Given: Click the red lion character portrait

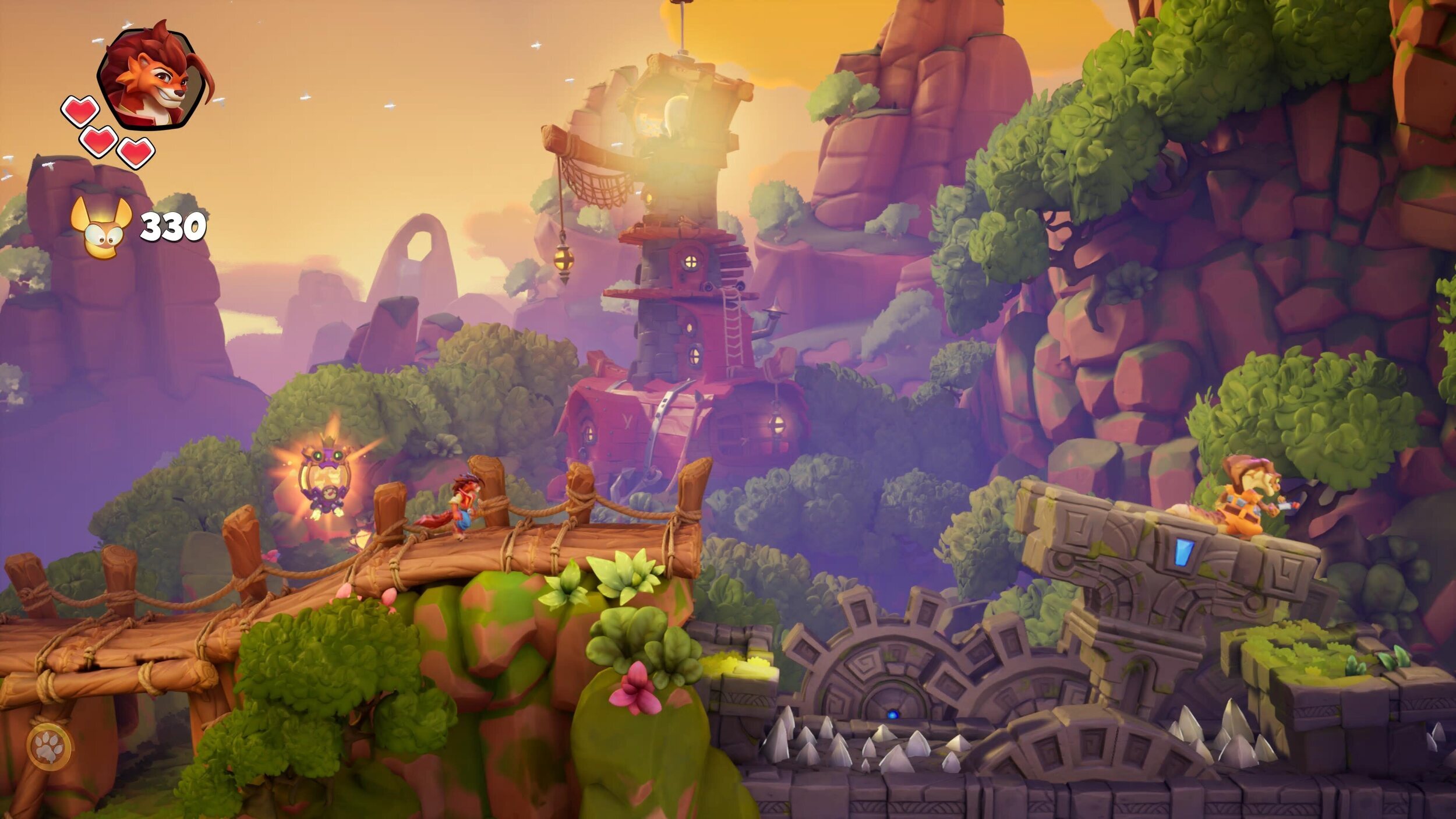Looking at the screenshot, I should pos(154,76).
